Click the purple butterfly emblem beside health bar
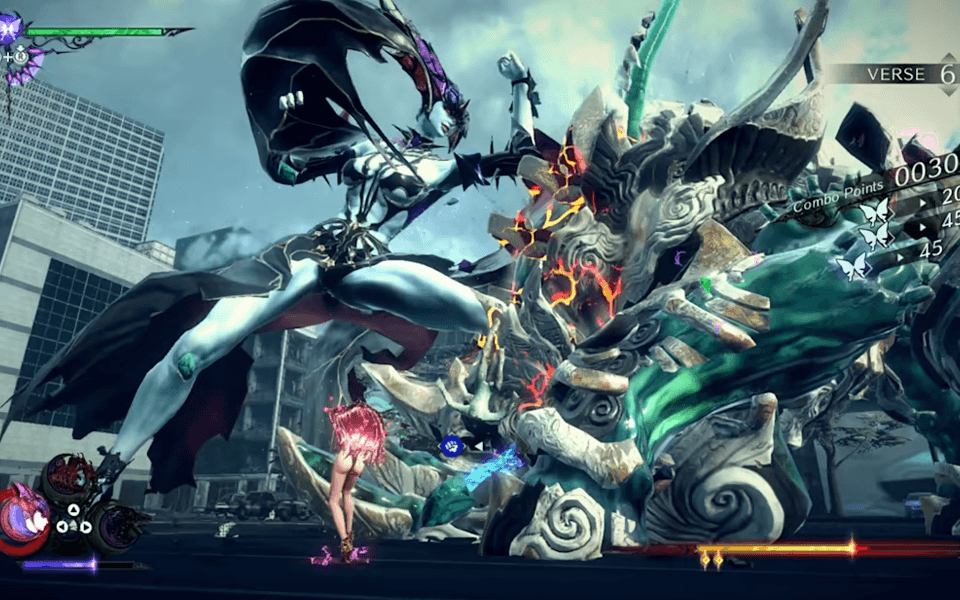Image resolution: width=960 pixels, height=600 pixels. (x=12, y=30)
